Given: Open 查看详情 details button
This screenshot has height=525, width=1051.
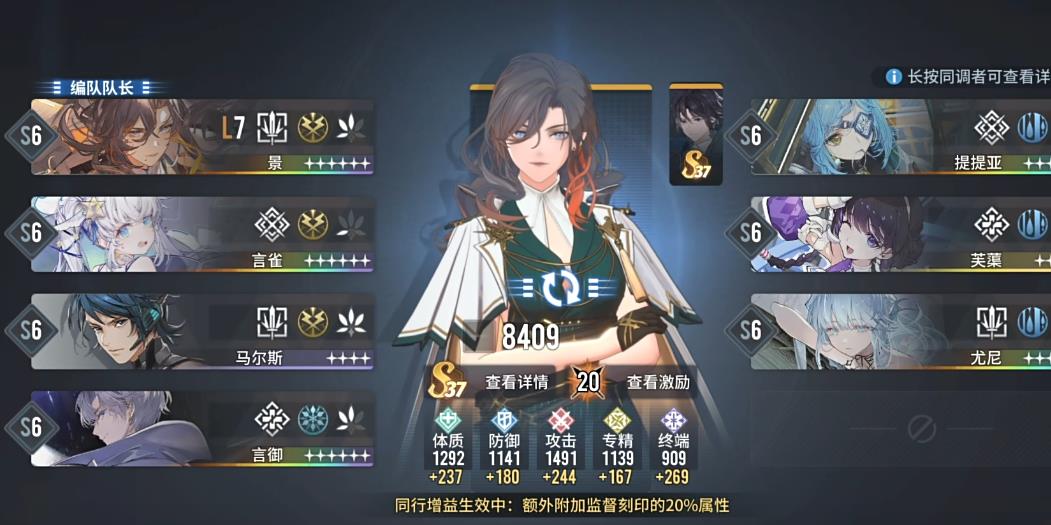Looking at the screenshot, I should (x=516, y=381).
